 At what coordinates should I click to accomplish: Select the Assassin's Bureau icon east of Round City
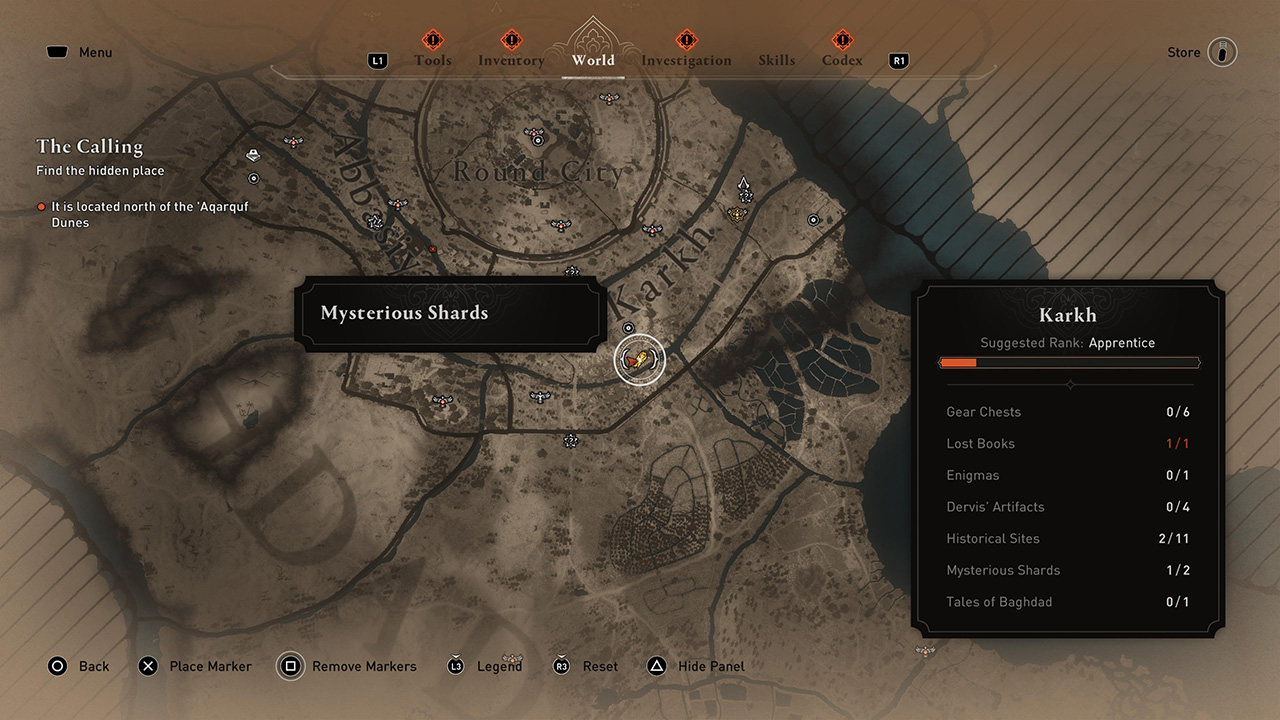(744, 184)
